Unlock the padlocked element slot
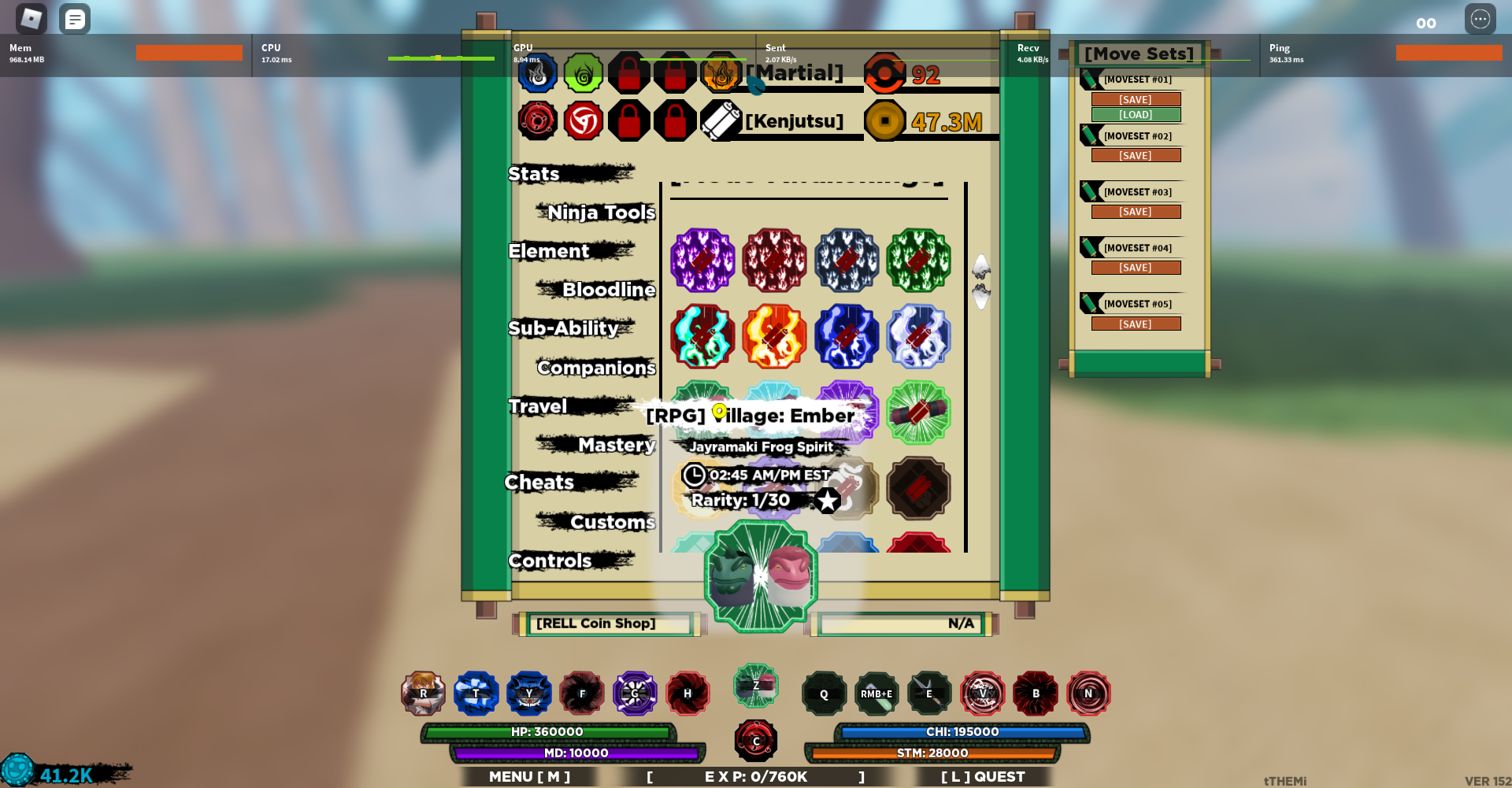 630,72
